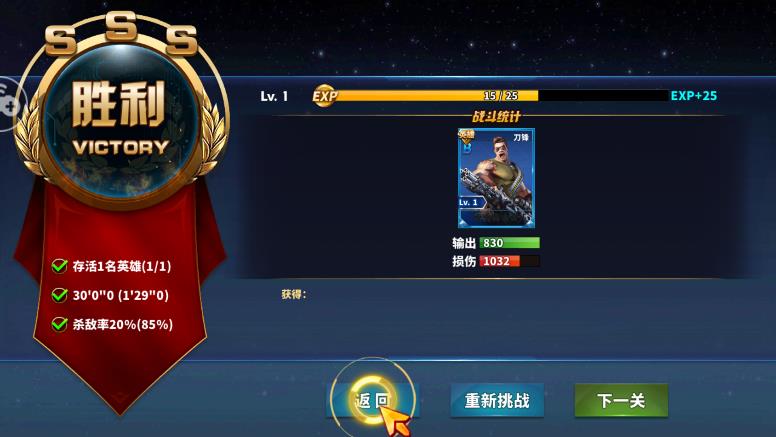Select the 刀锋 hero portrait card
Image resolution: width=776 pixels, height=437 pixels.
tap(496, 177)
